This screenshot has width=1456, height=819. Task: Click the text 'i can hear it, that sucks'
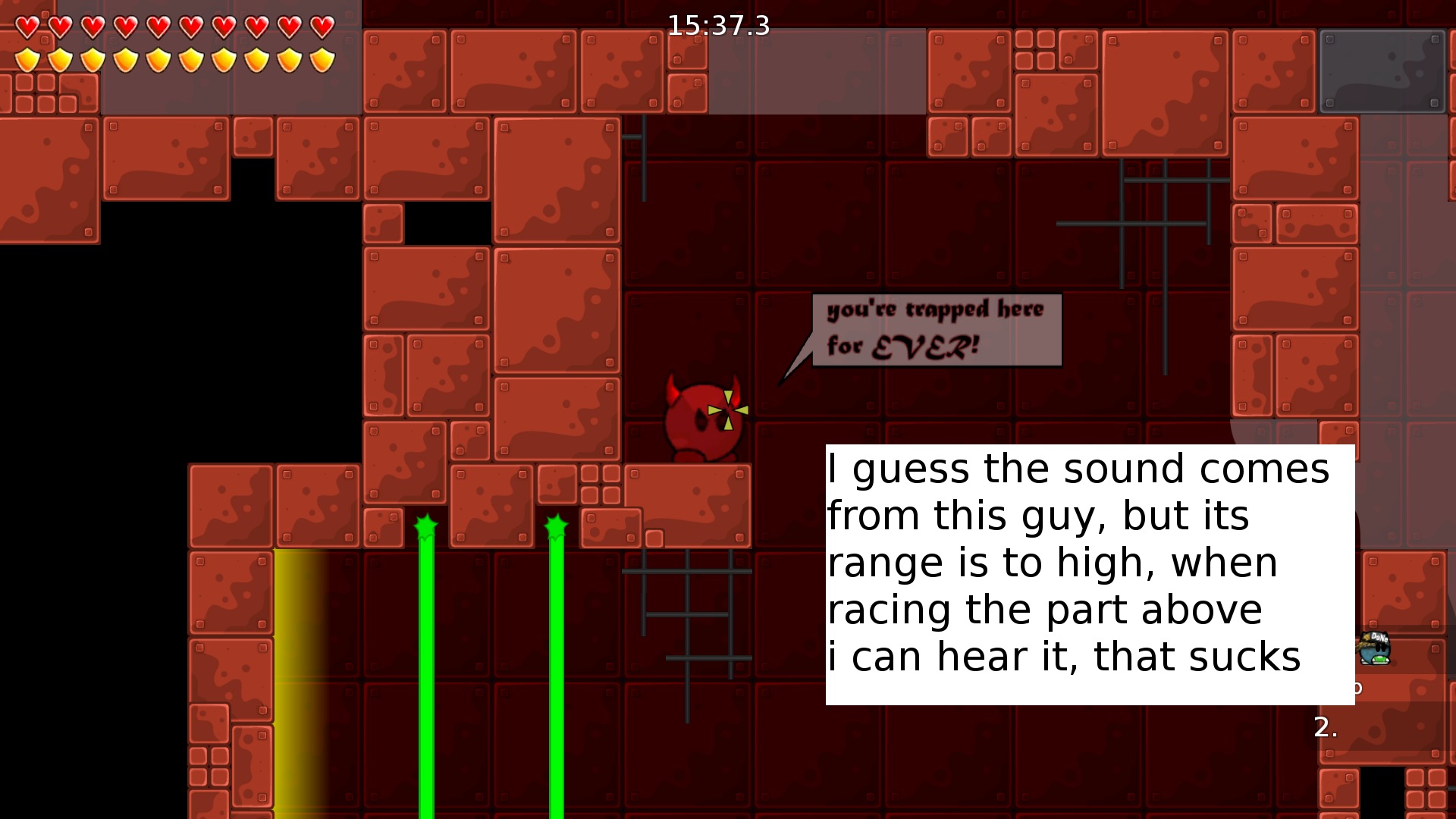[1062, 656]
